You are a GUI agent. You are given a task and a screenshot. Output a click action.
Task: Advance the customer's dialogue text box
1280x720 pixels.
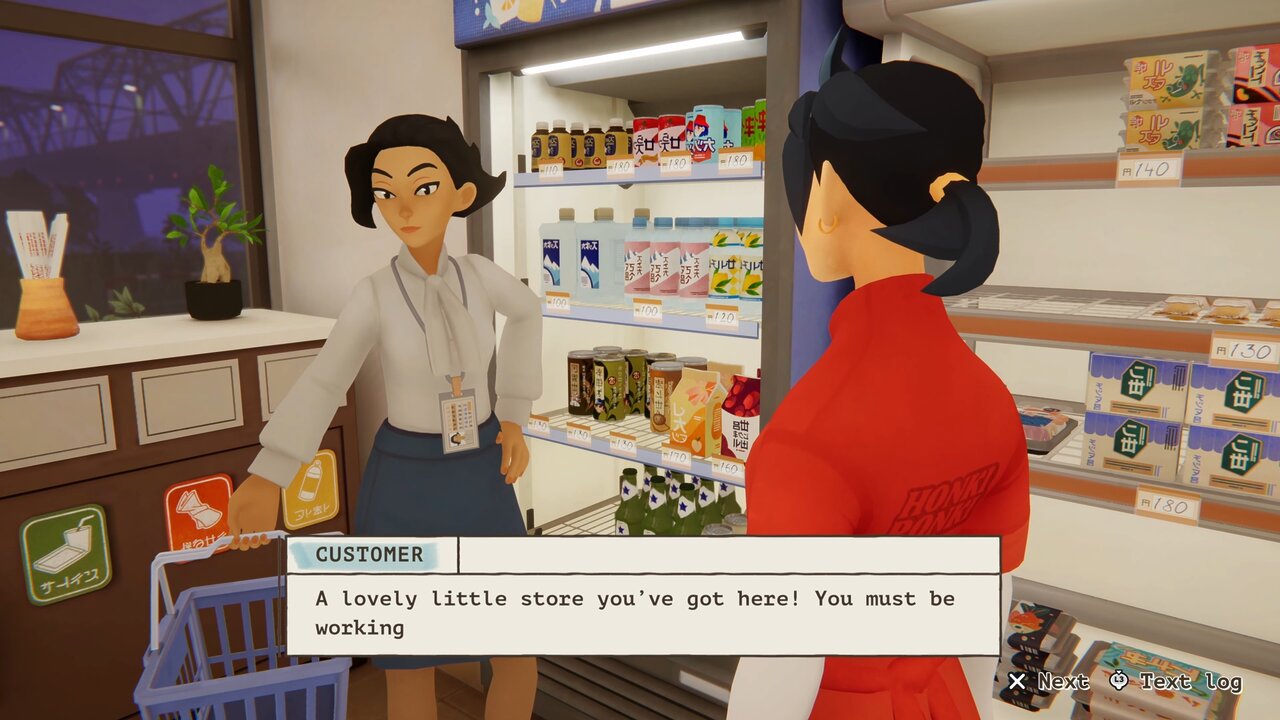pyautogui.click(x=1048, y=682)
